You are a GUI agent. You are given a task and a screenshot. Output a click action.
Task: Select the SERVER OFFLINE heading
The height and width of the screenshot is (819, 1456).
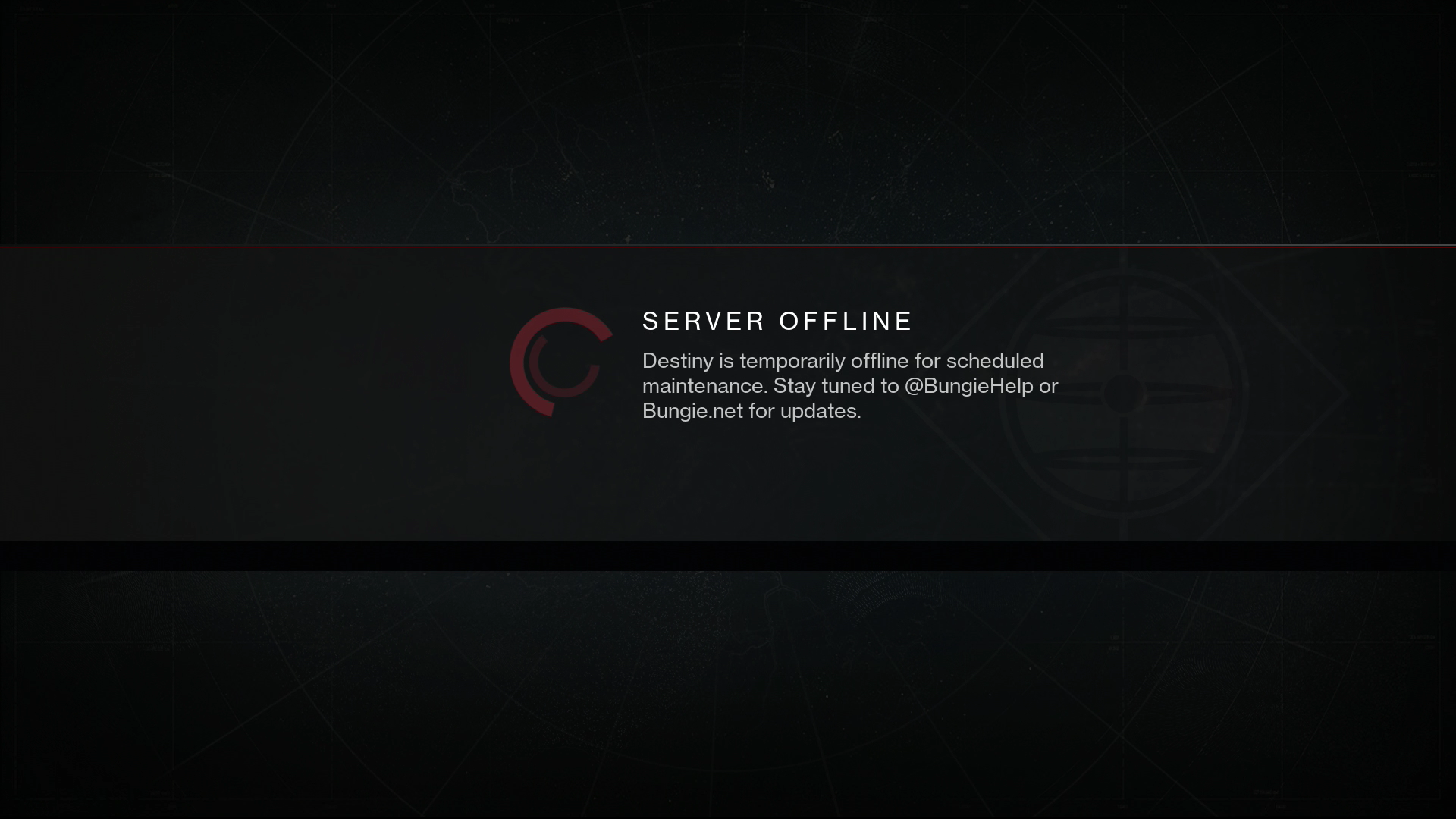point(777,321)
